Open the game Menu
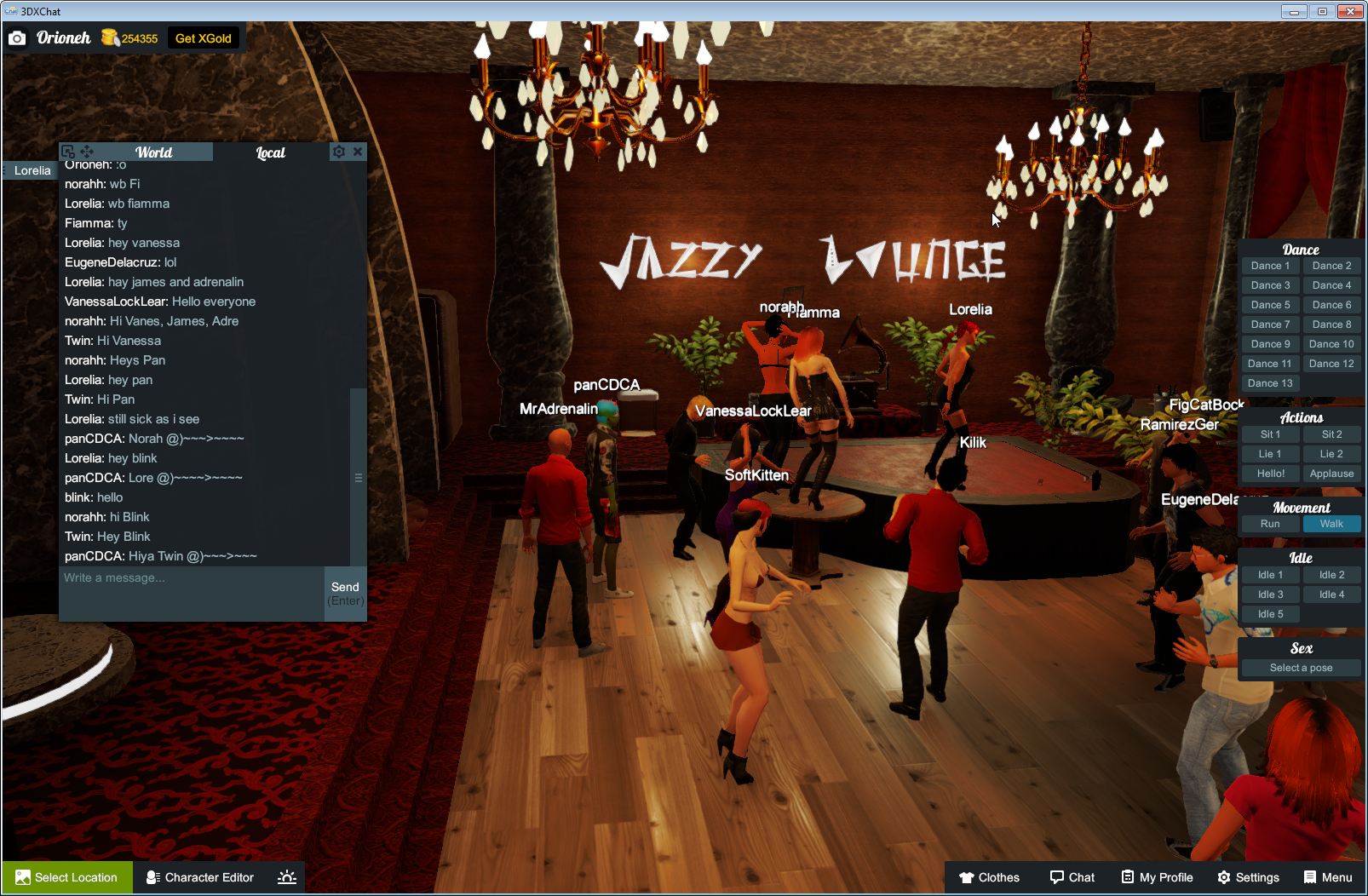This screenshot has height=896, width=1368. 1328,877
